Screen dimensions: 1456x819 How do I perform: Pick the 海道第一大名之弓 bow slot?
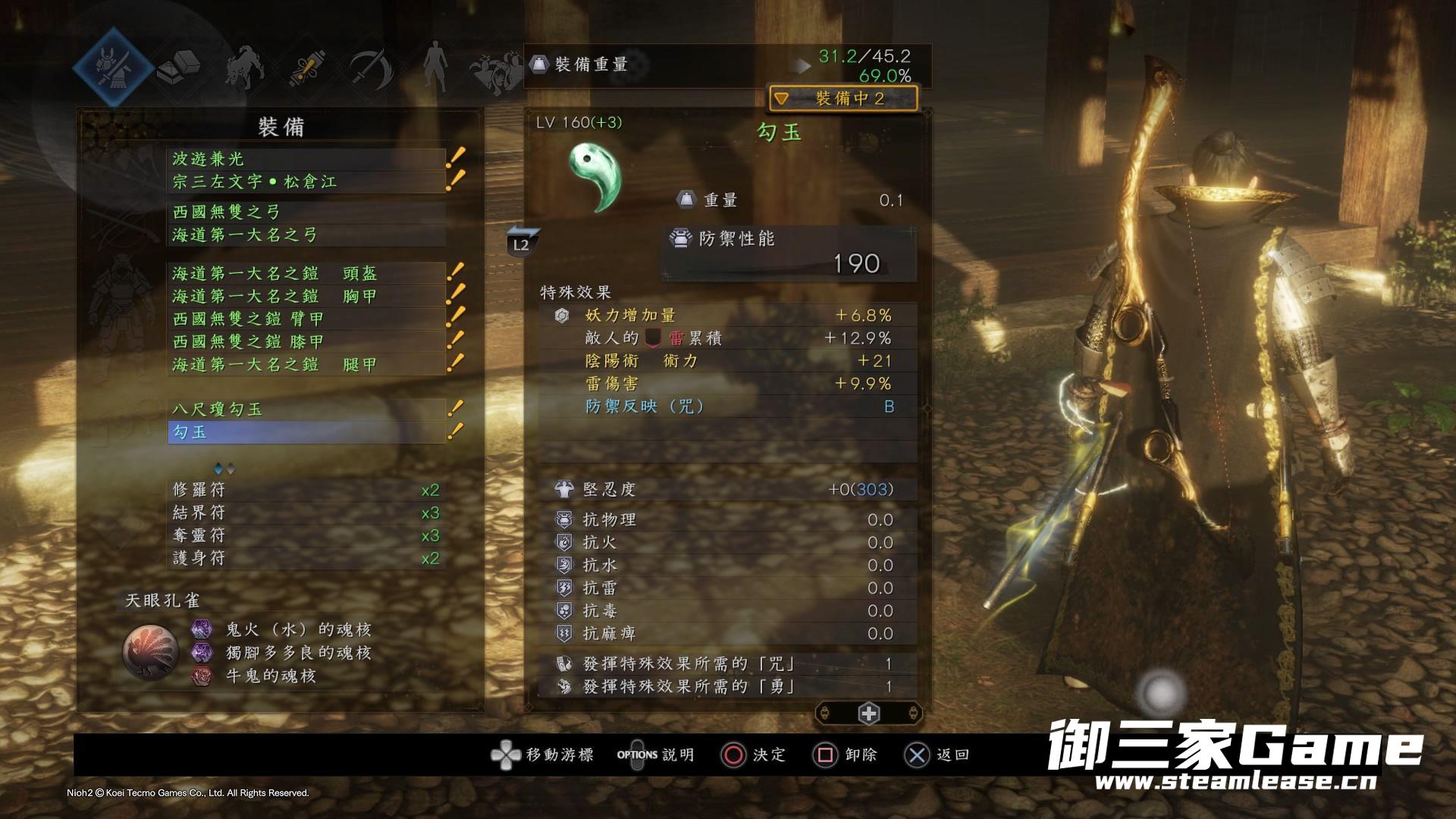[306, 235]
